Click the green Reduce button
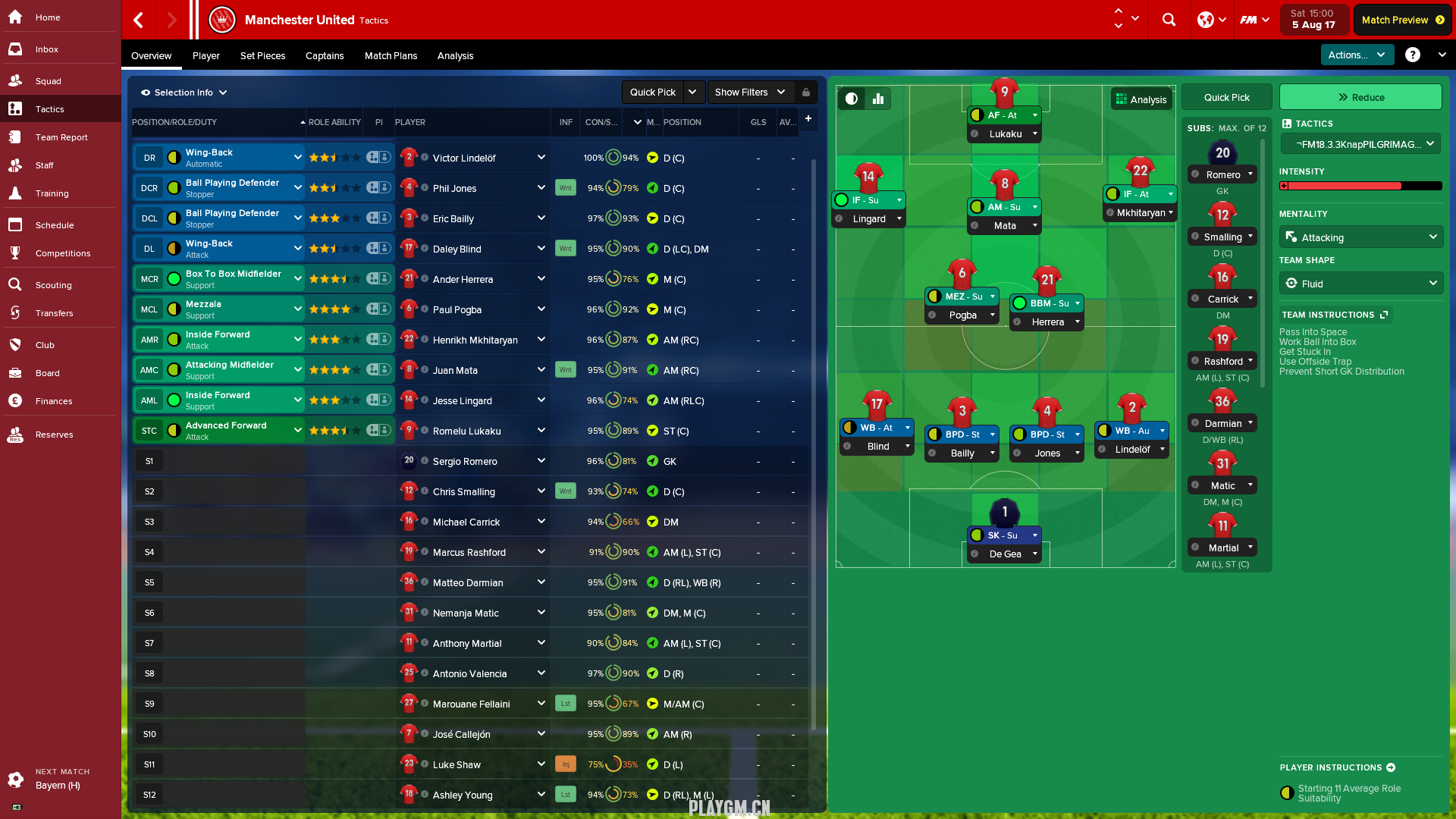Viewport: 1456px width, 819px height. pos(1360,97)
